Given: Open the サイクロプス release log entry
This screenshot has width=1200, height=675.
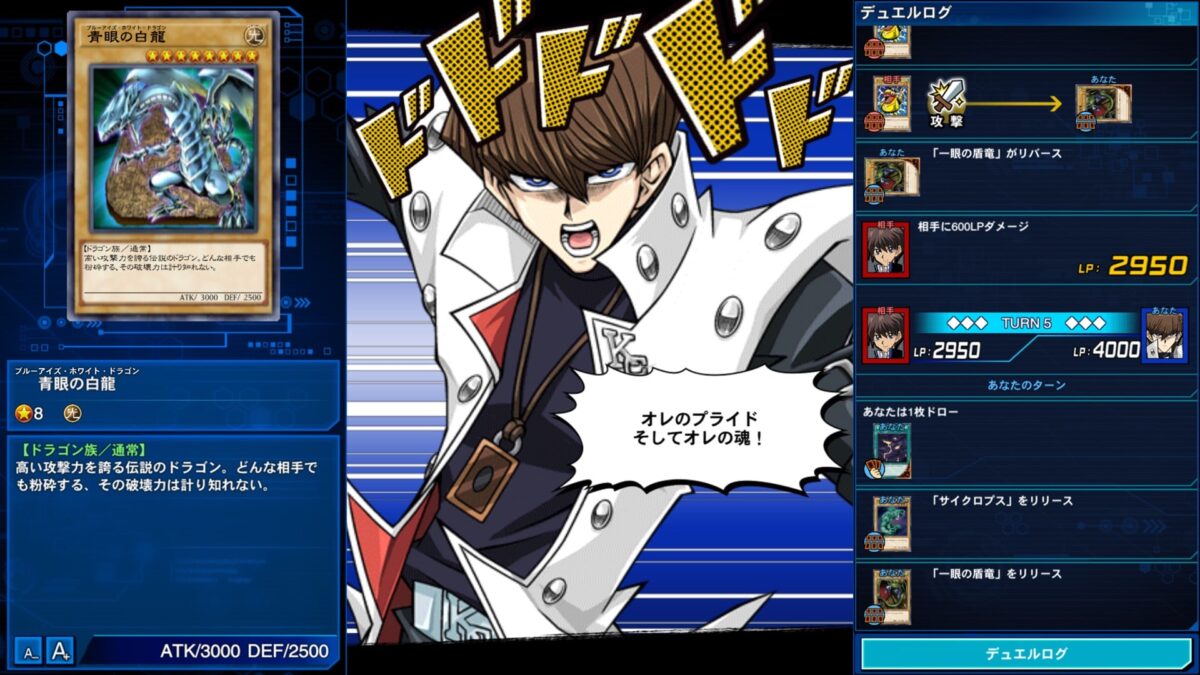Looking at the screenshot, I should pyautogui.click(x=1026, y=519).
